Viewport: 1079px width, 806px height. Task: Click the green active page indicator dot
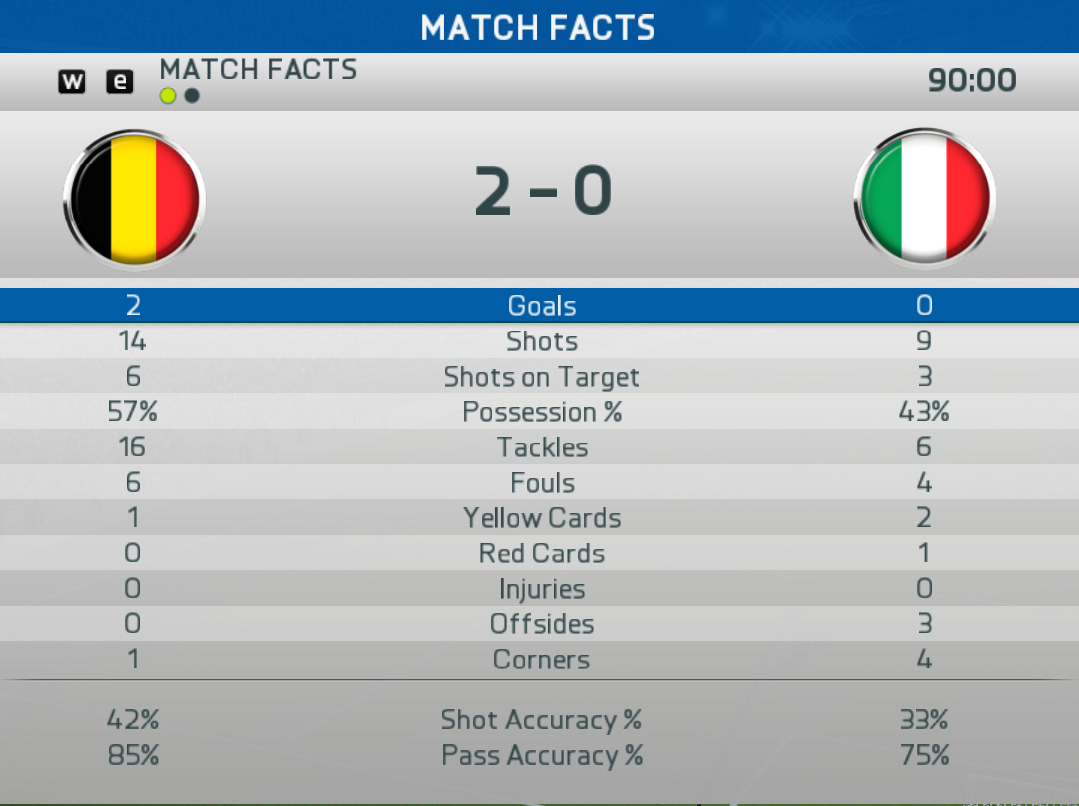tap(168, 96)
